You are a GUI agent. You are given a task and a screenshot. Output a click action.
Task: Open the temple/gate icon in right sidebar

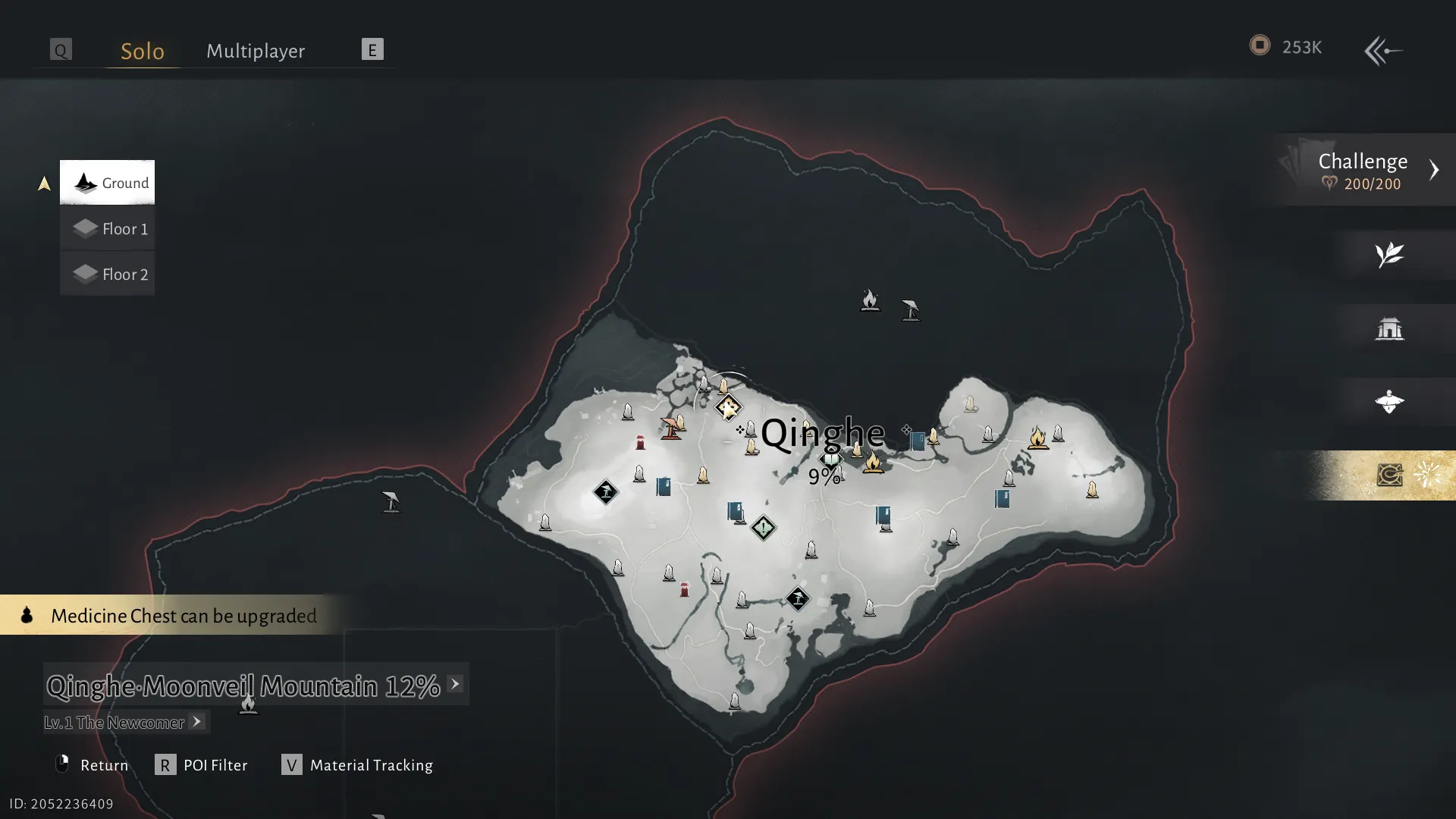coord(1390,328)
